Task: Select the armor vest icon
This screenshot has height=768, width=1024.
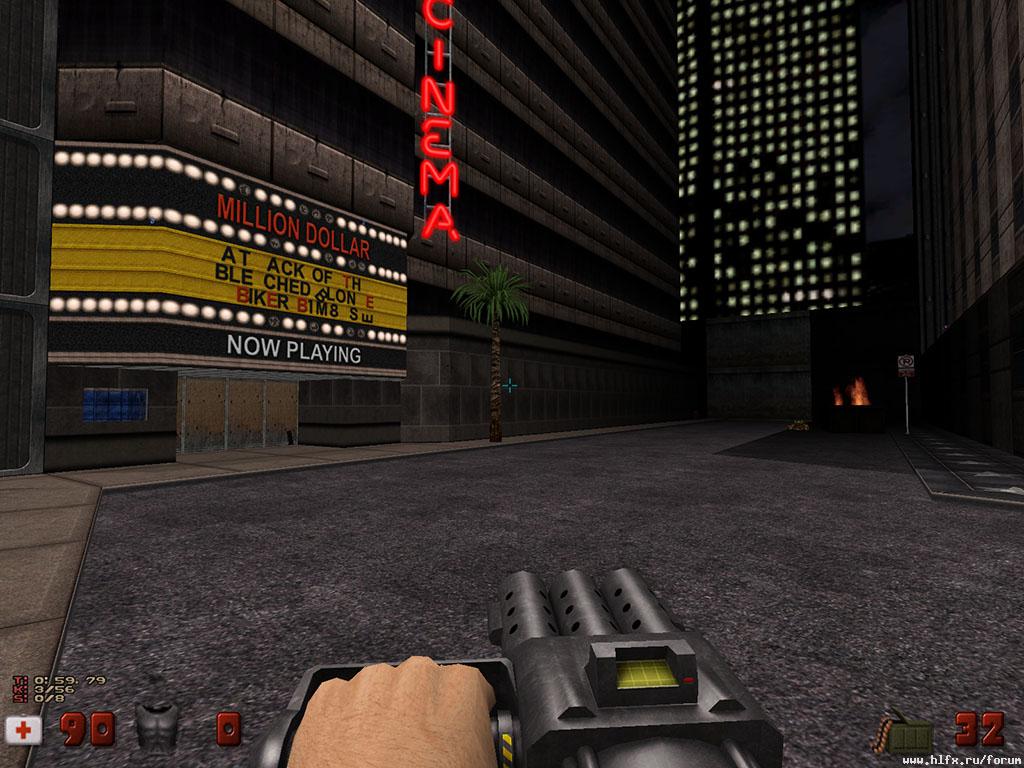Action: (x=156, y=725)
